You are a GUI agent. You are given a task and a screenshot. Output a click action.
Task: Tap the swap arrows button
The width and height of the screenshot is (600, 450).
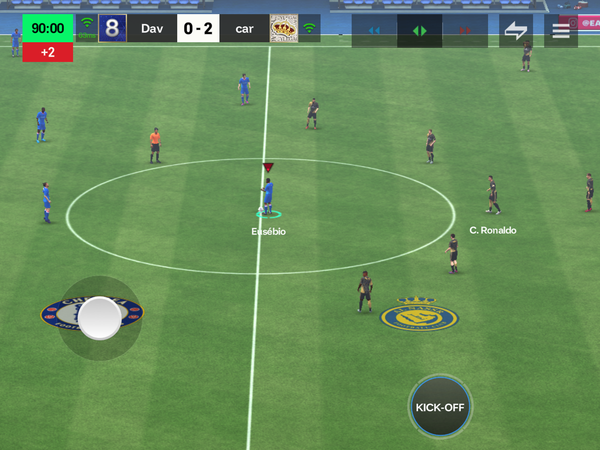coord(516,29)
